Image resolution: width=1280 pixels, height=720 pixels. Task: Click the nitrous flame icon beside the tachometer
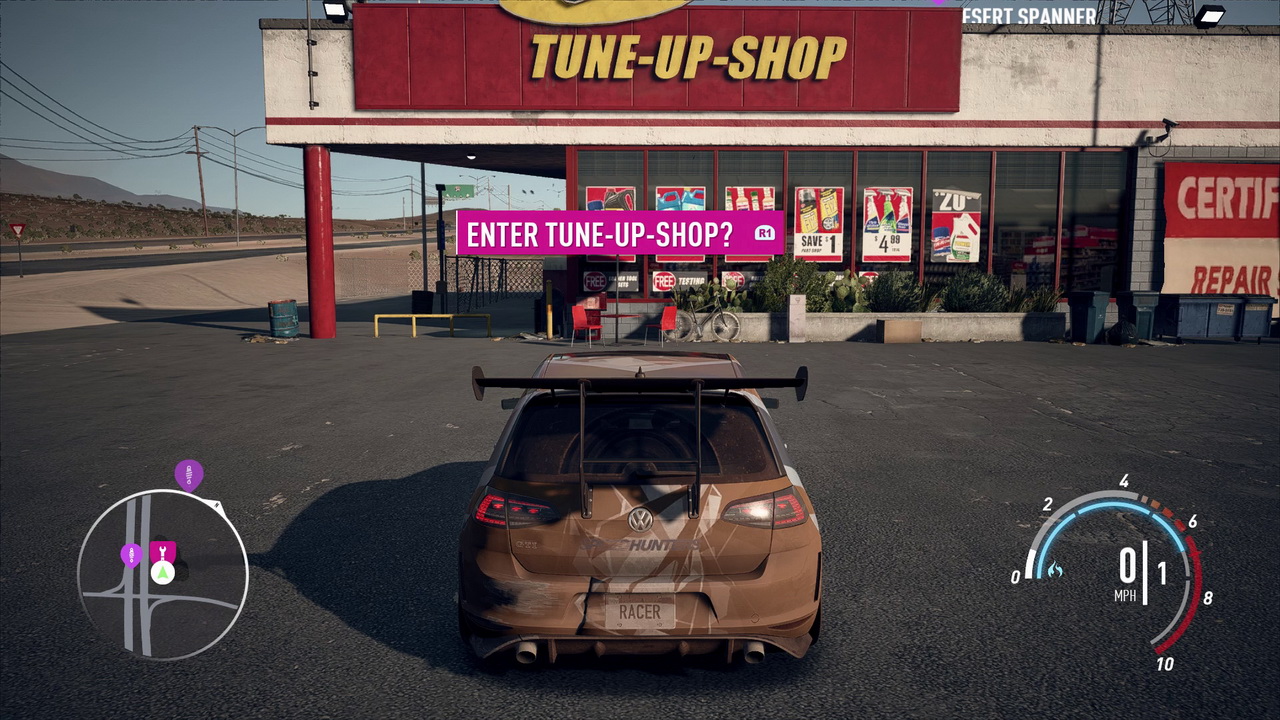1056,569
